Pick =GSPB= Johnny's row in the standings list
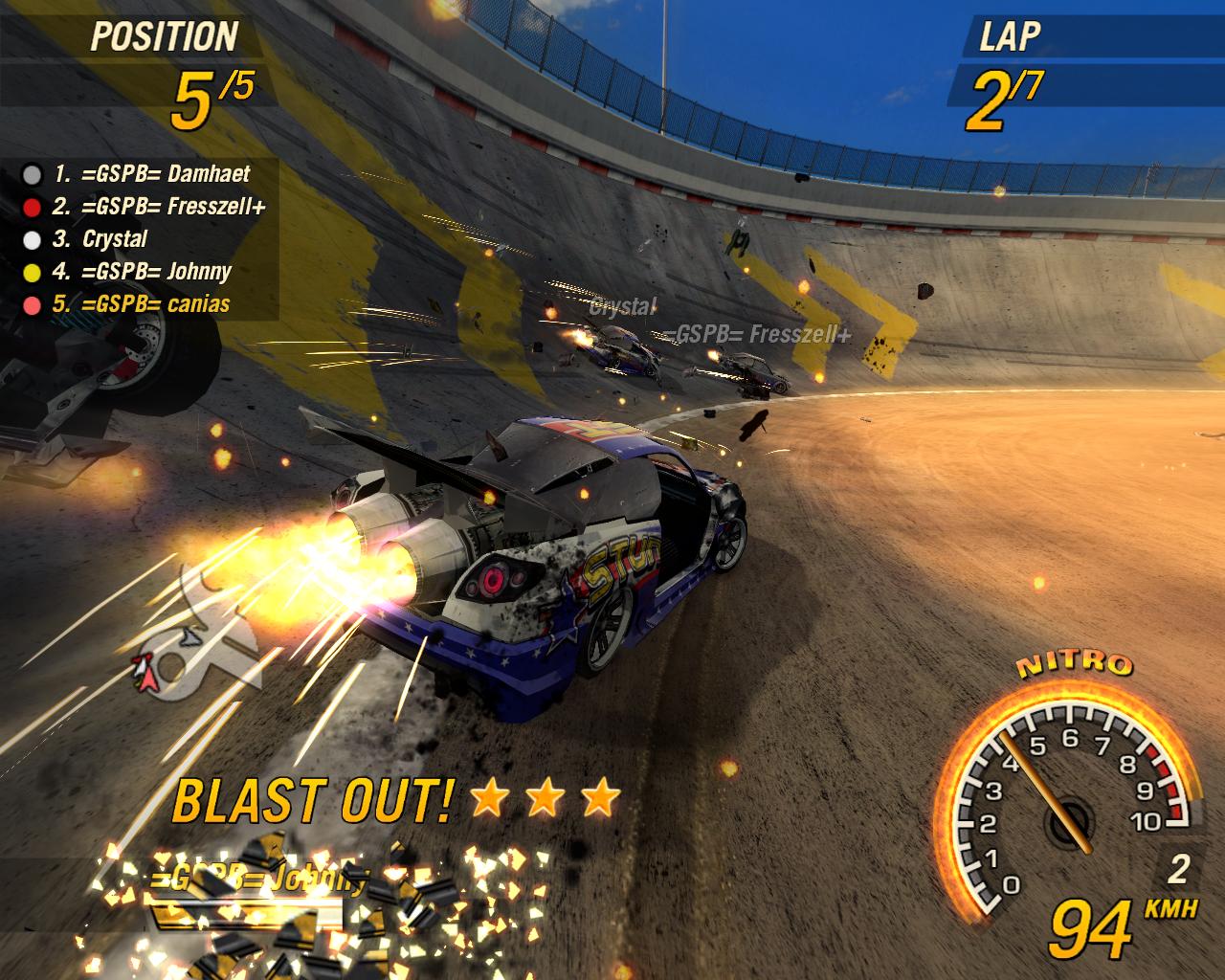The image size is (1225, 980). 142,272
